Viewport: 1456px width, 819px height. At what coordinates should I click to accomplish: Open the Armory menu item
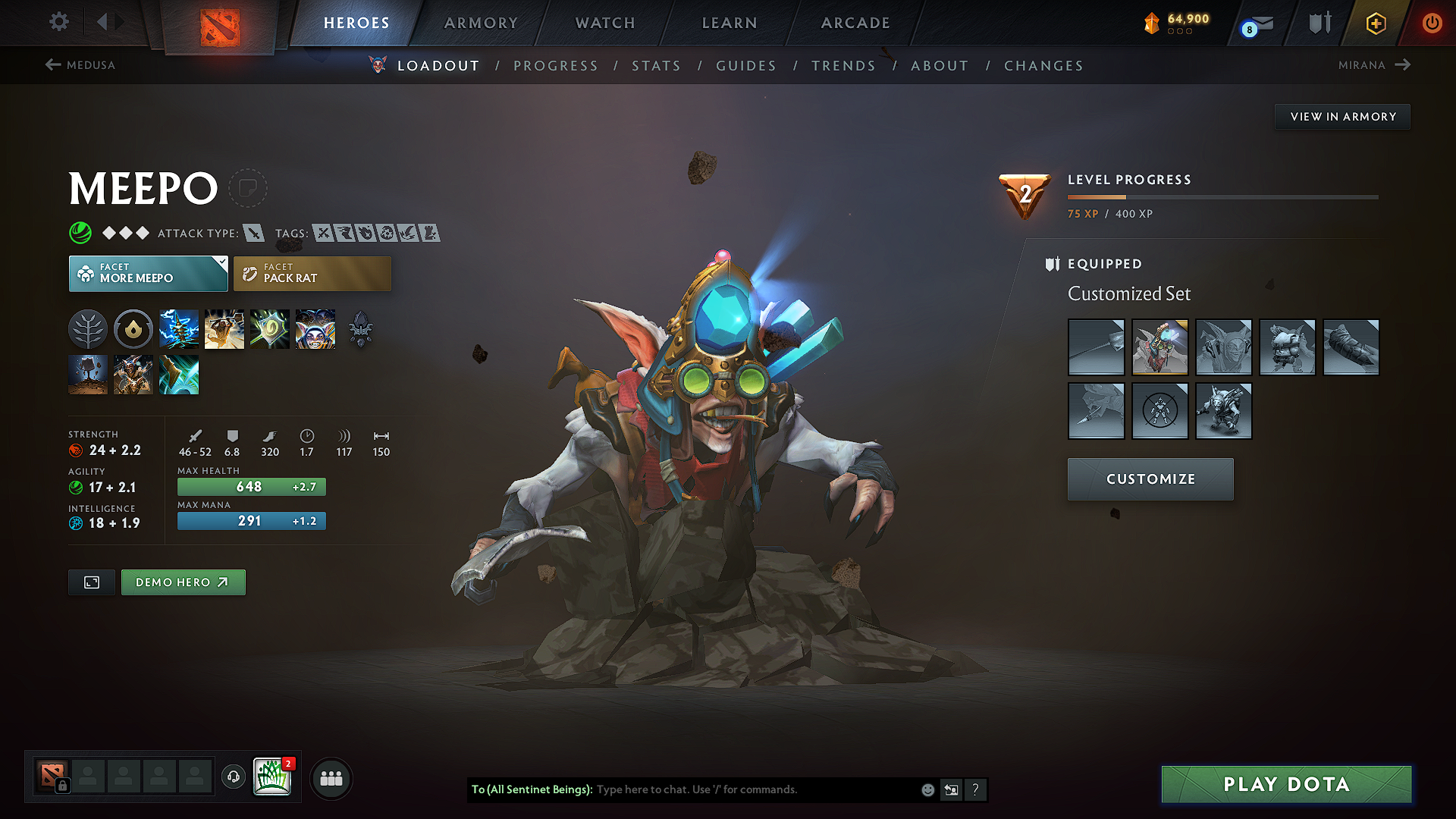(x=480, y=23)
